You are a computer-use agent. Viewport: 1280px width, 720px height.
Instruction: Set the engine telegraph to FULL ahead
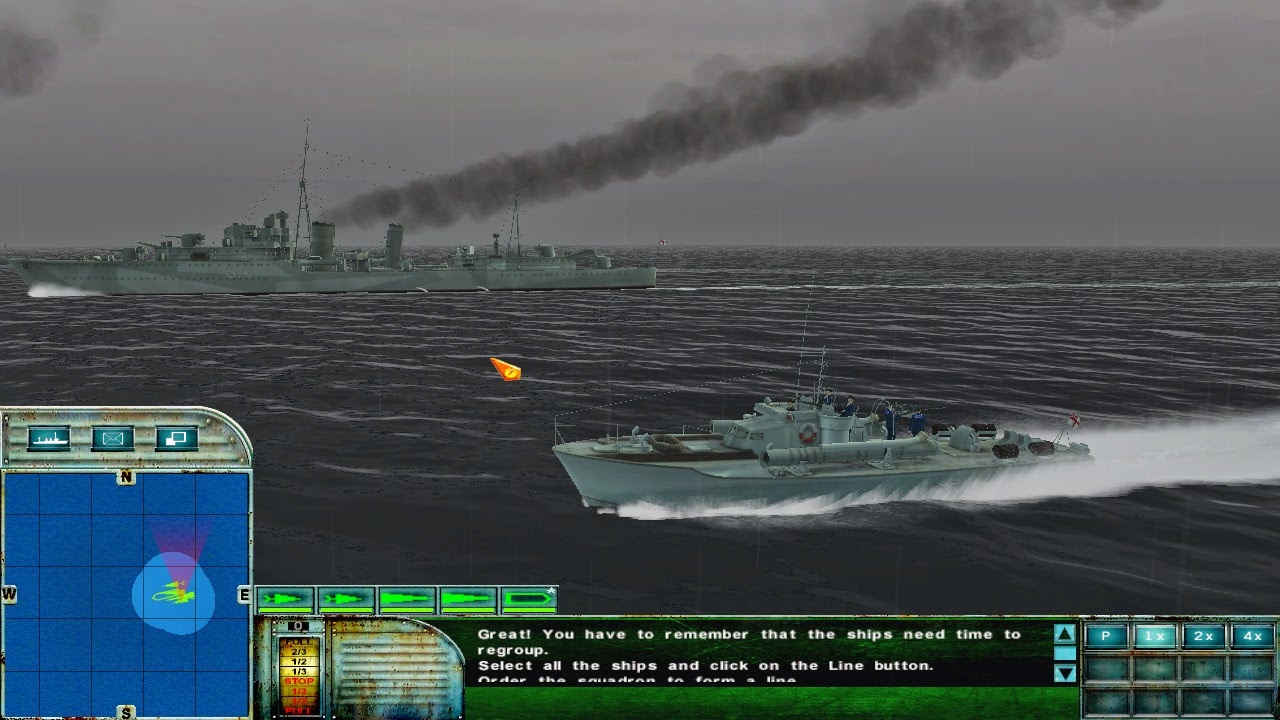(x=297, y=642)
